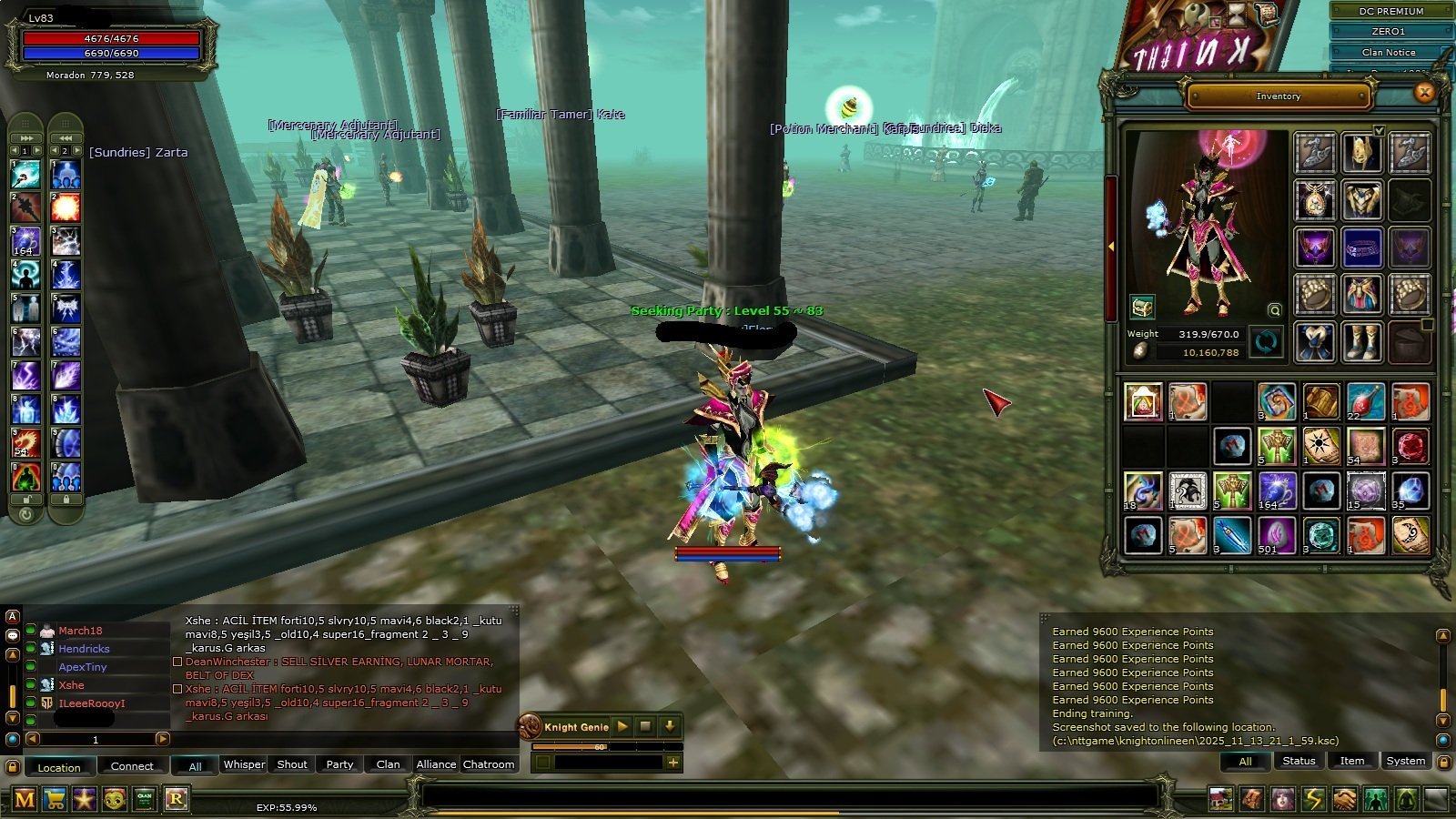The height and width of the screenshot is (819, 1456).
Task: Open the Status tab in the right chat window
Action: tap(1299, 761)
